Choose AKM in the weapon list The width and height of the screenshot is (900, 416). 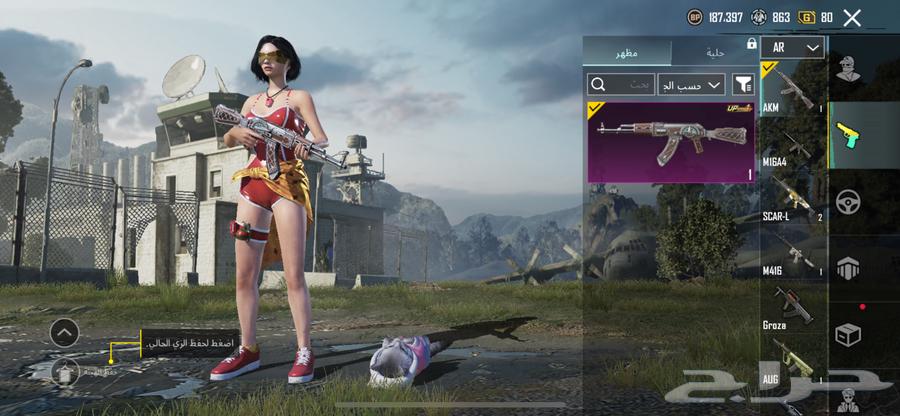793,90
